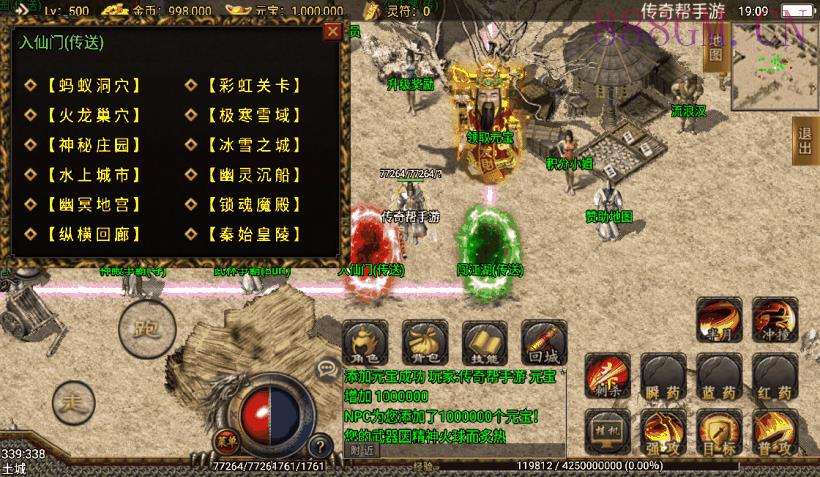
Task: Trigger the 冲撞 charge skill
Action: 775,319
